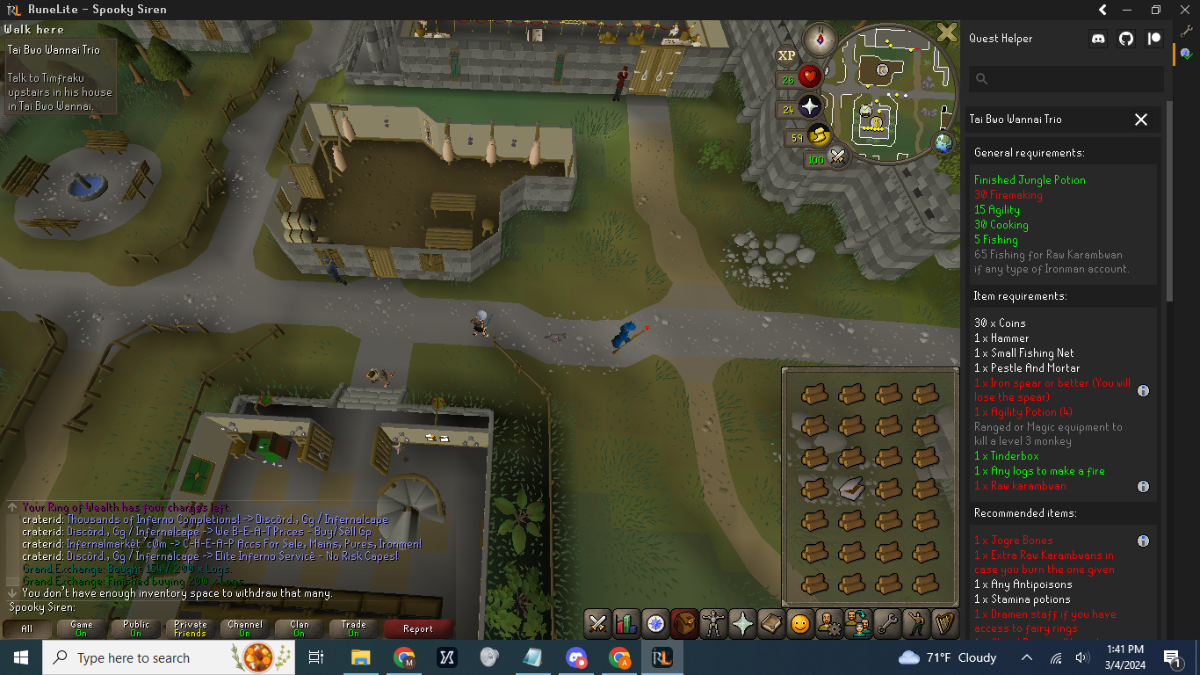Click the compass to face north
The width and height of the screenshot is (1200, 675).
820,40
